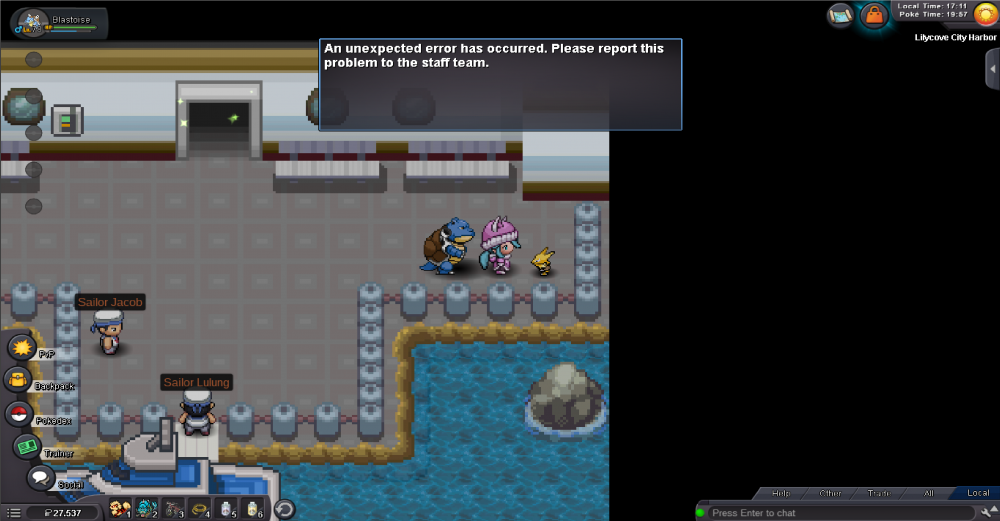Image resolution: width=1000 pixels, height=521 pixels.
Task: Use the rope item in slot 4
Action: tap(201, 509)
